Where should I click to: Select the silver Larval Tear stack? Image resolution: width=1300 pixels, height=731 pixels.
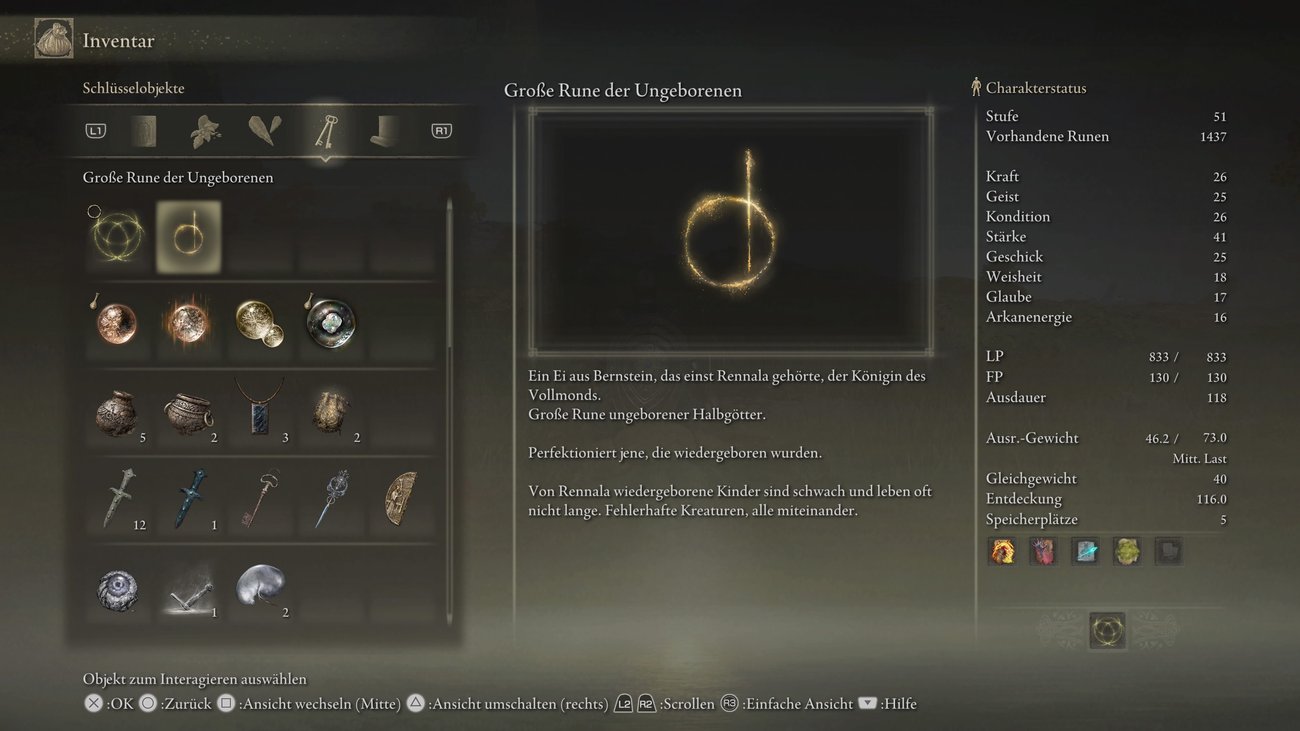coord(259,586)
